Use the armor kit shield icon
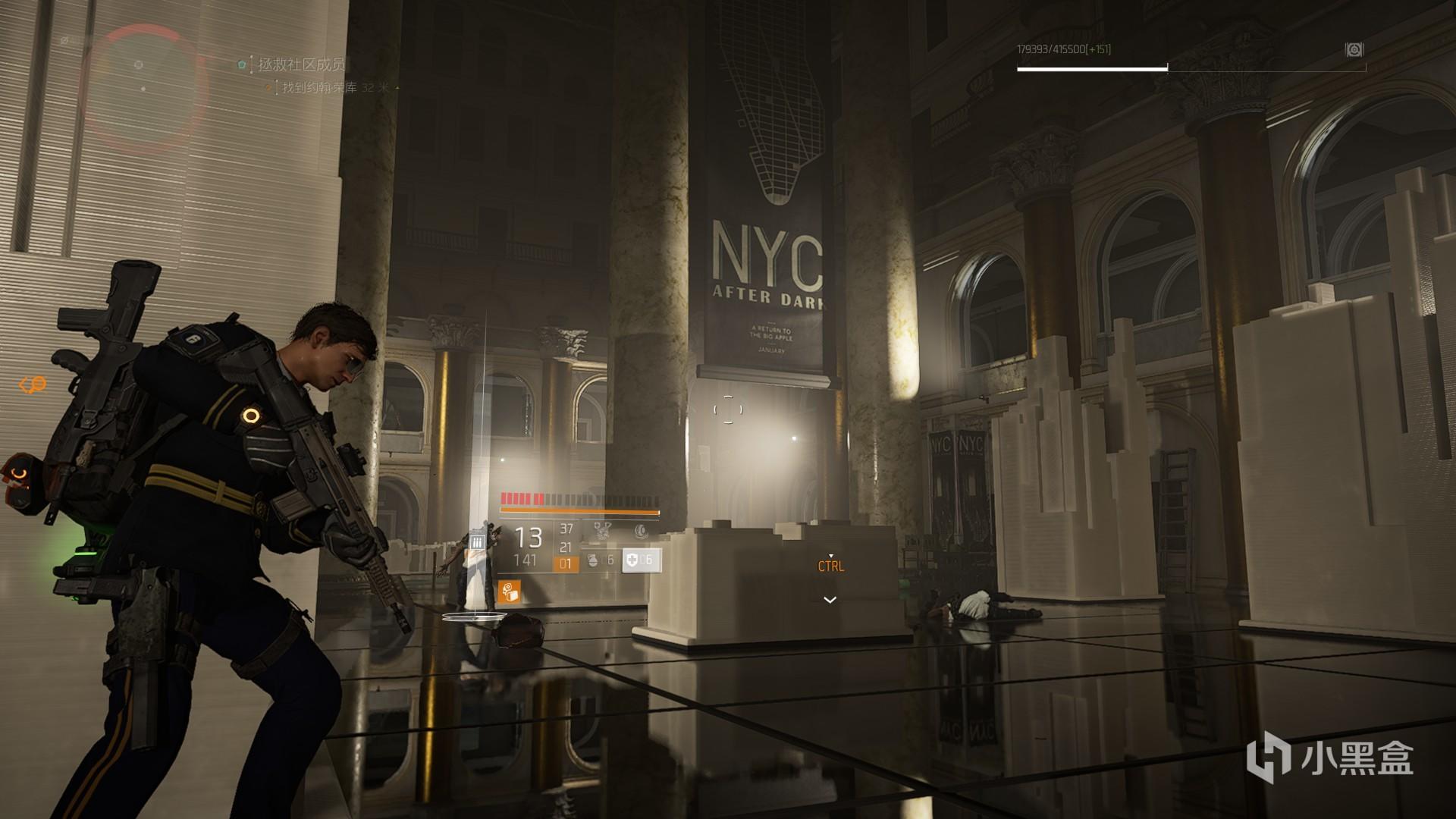 pos(632,560)
